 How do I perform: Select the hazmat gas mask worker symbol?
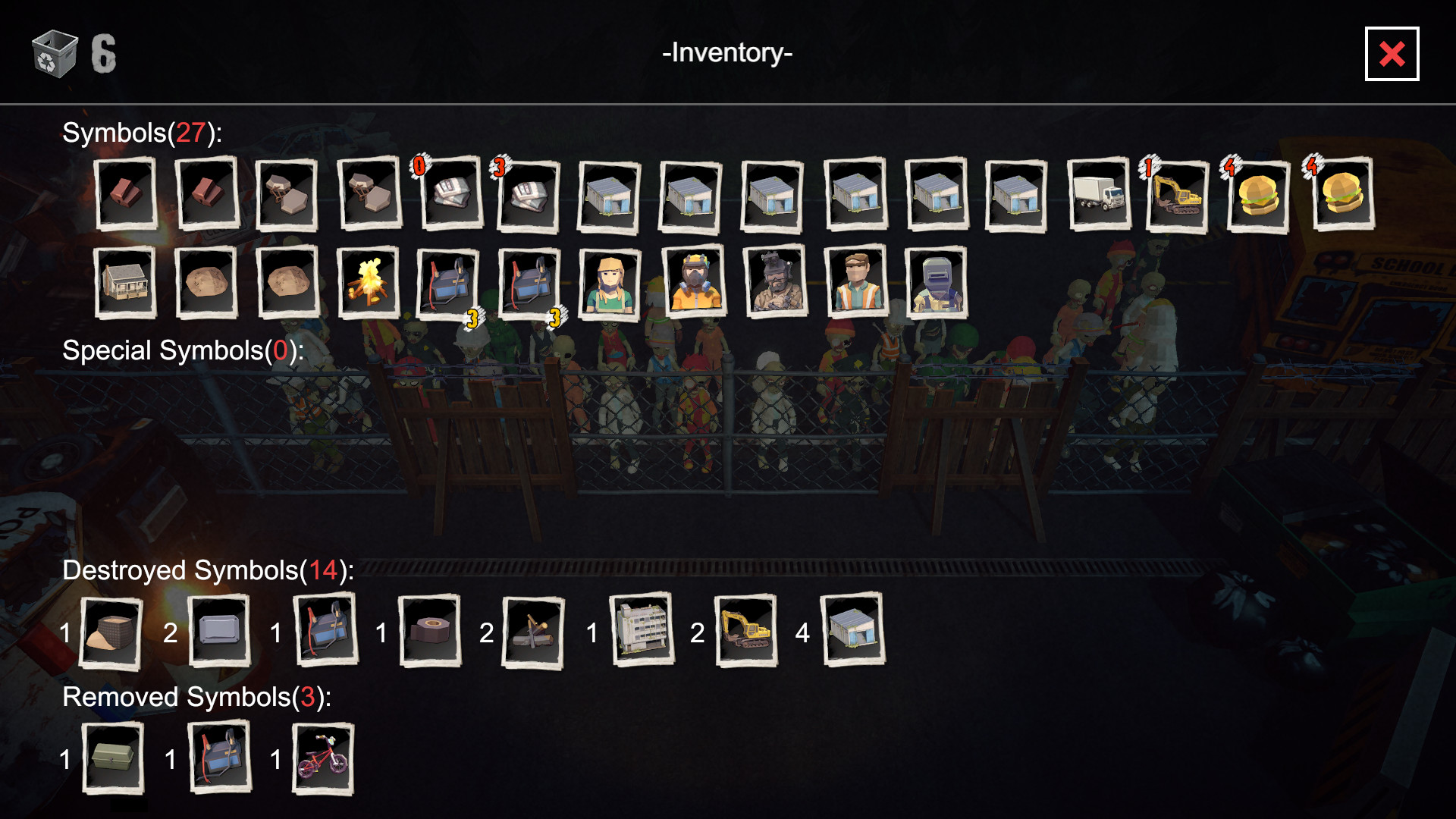(693, 282)
